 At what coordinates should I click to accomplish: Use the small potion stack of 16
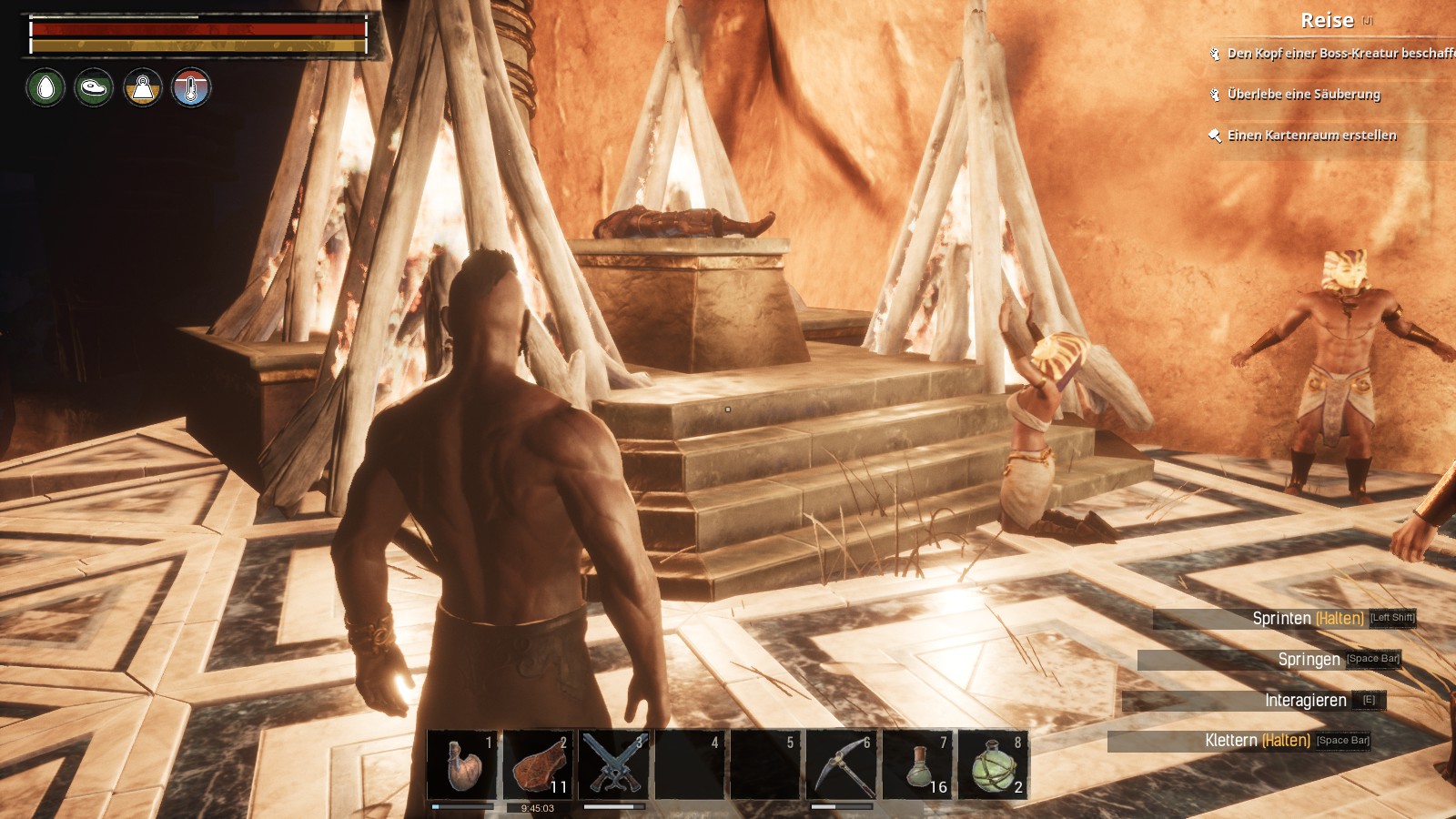click(917, 765)
